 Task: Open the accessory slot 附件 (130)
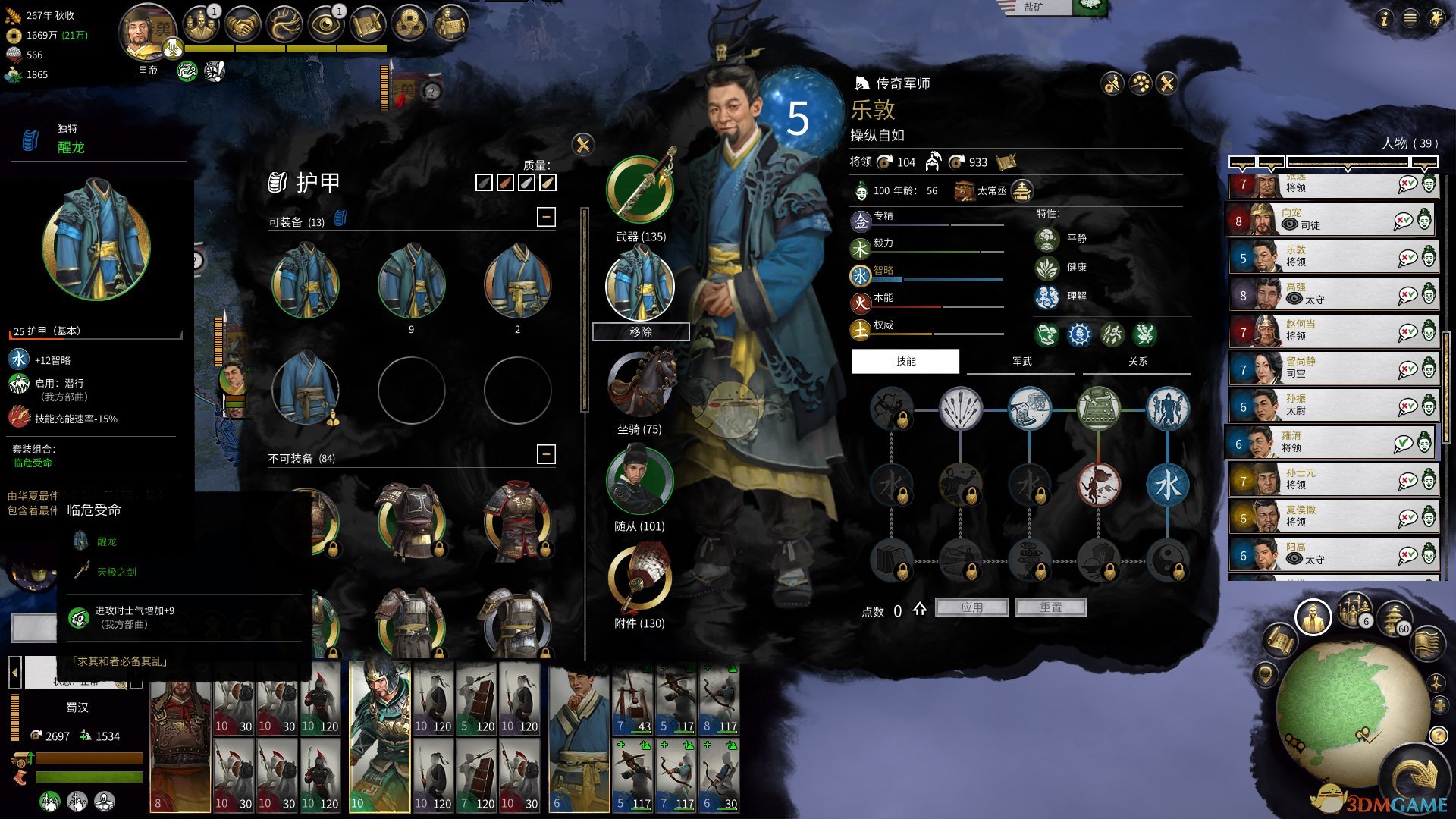coord(640,578)
